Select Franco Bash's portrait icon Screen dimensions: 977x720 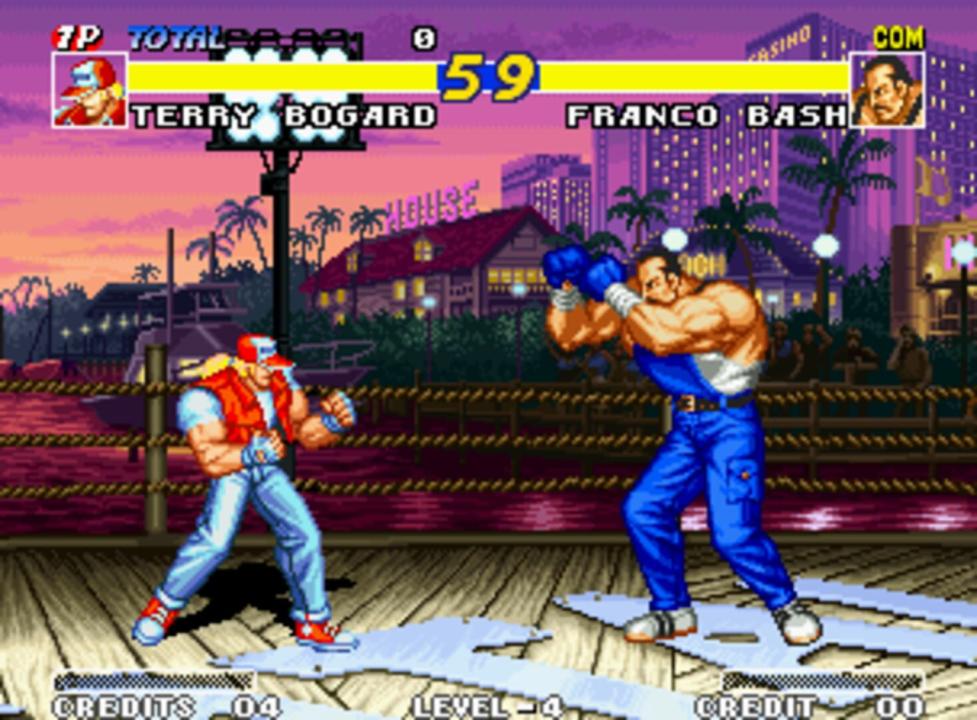click(887, 90)
